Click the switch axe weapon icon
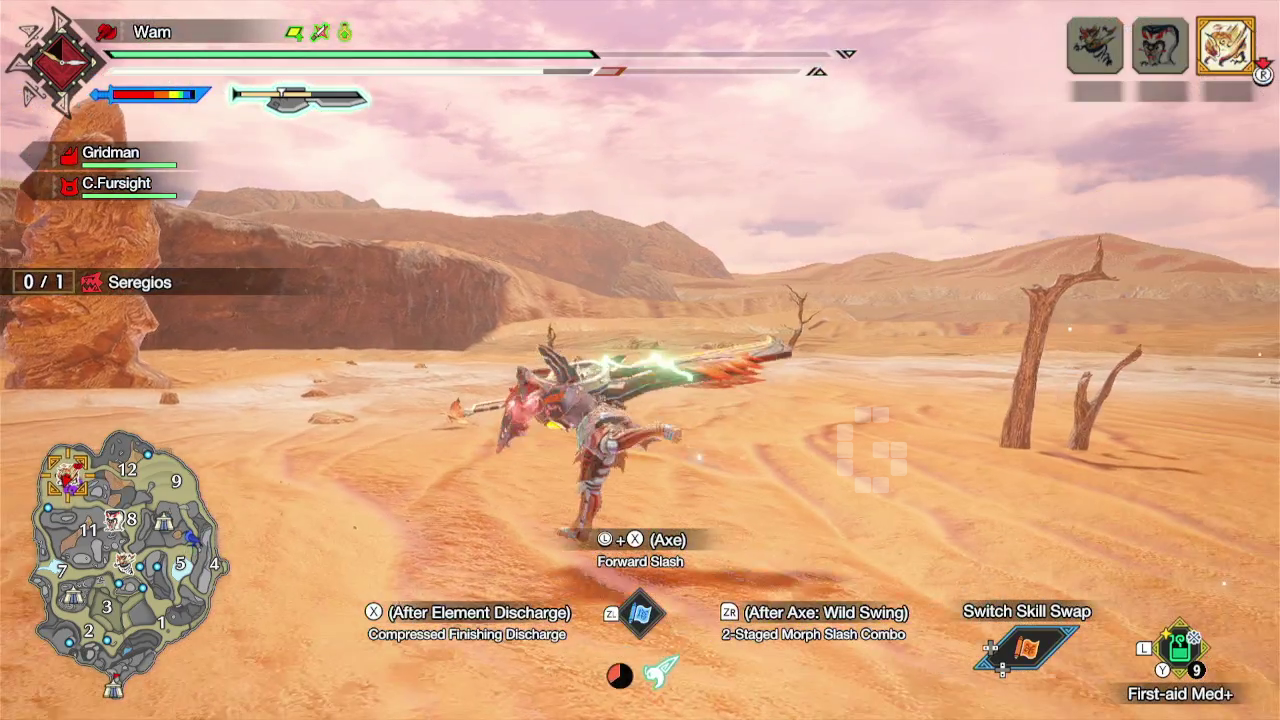 coord(297,96)
